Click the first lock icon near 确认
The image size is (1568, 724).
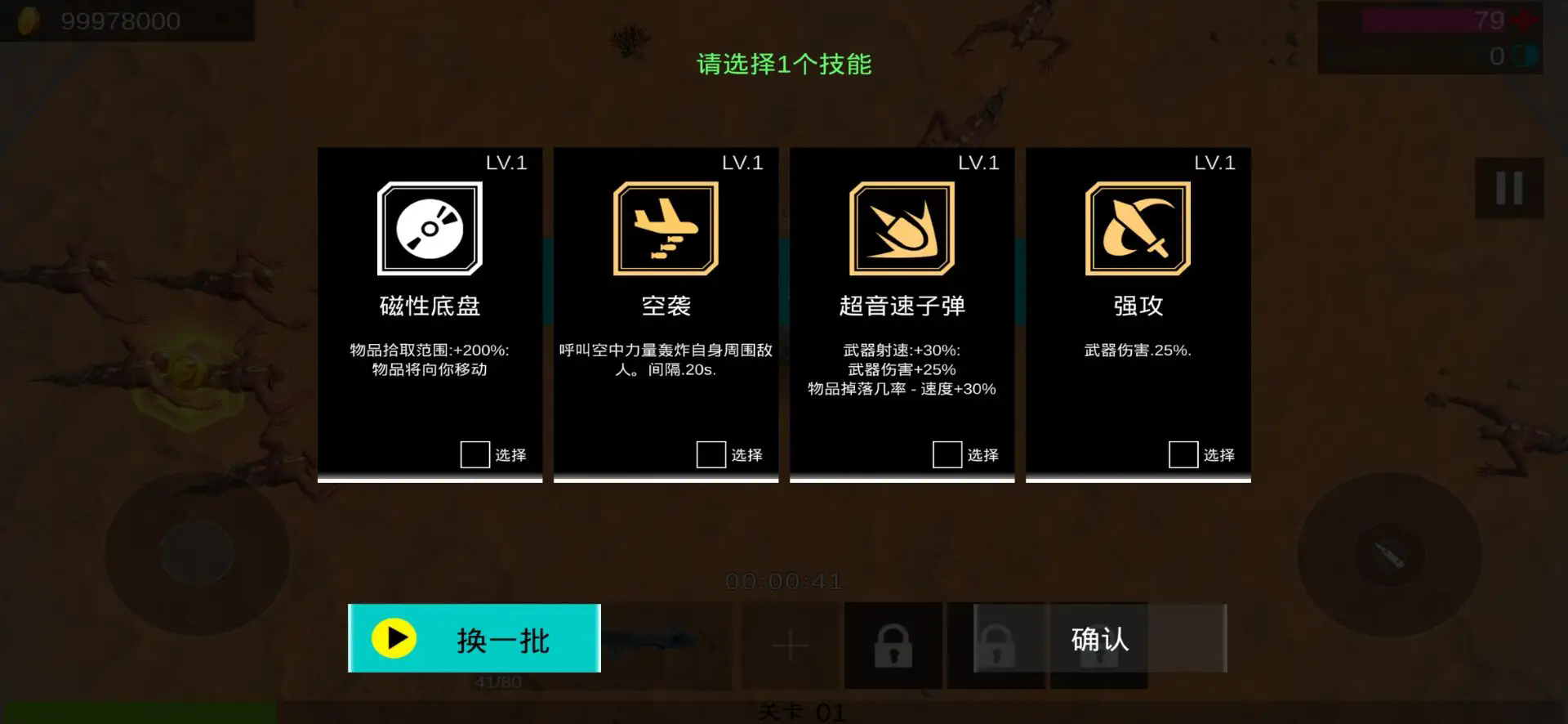(x=893, y=646)
